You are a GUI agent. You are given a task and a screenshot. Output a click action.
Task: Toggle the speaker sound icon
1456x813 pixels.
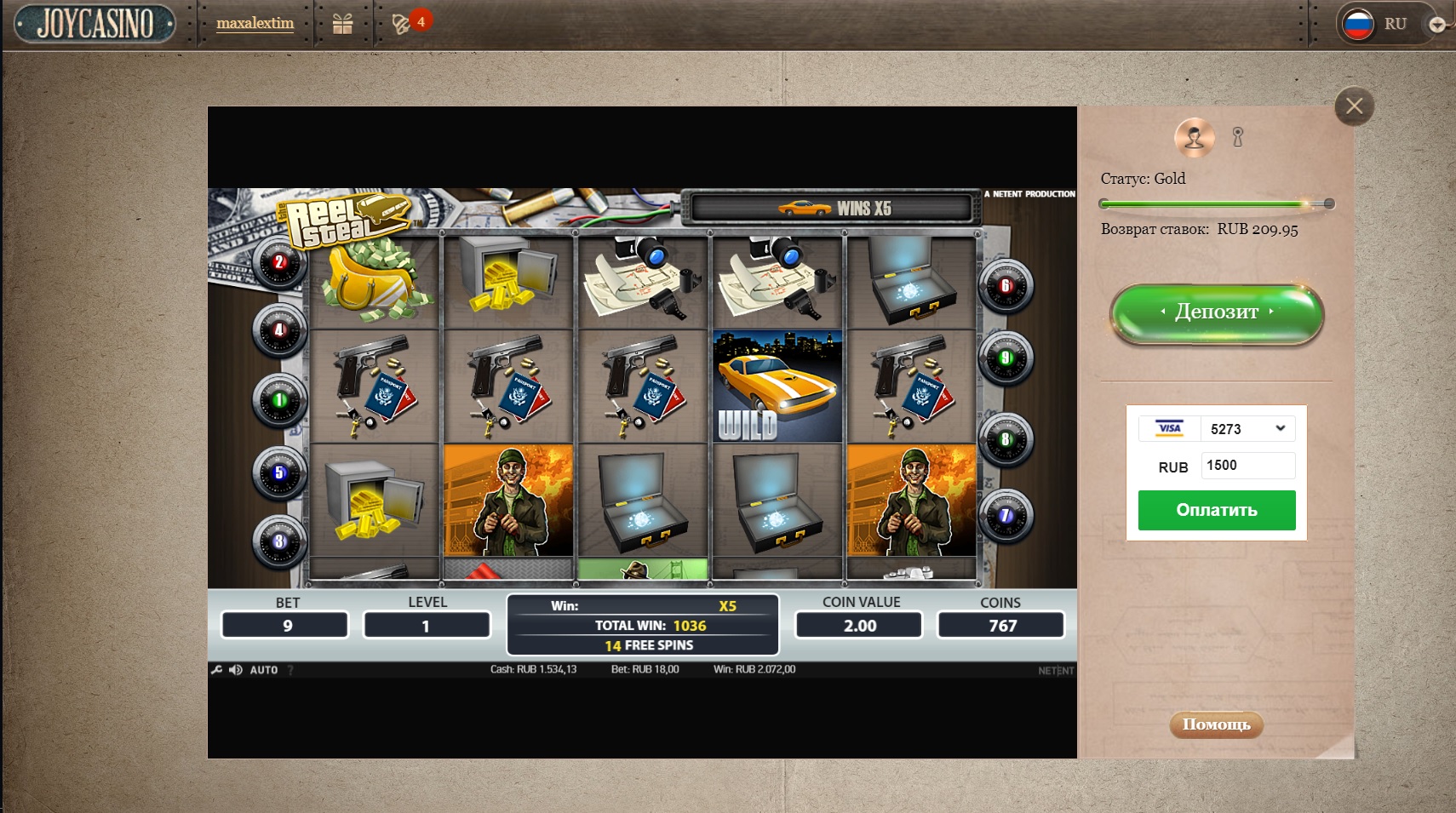235,670
